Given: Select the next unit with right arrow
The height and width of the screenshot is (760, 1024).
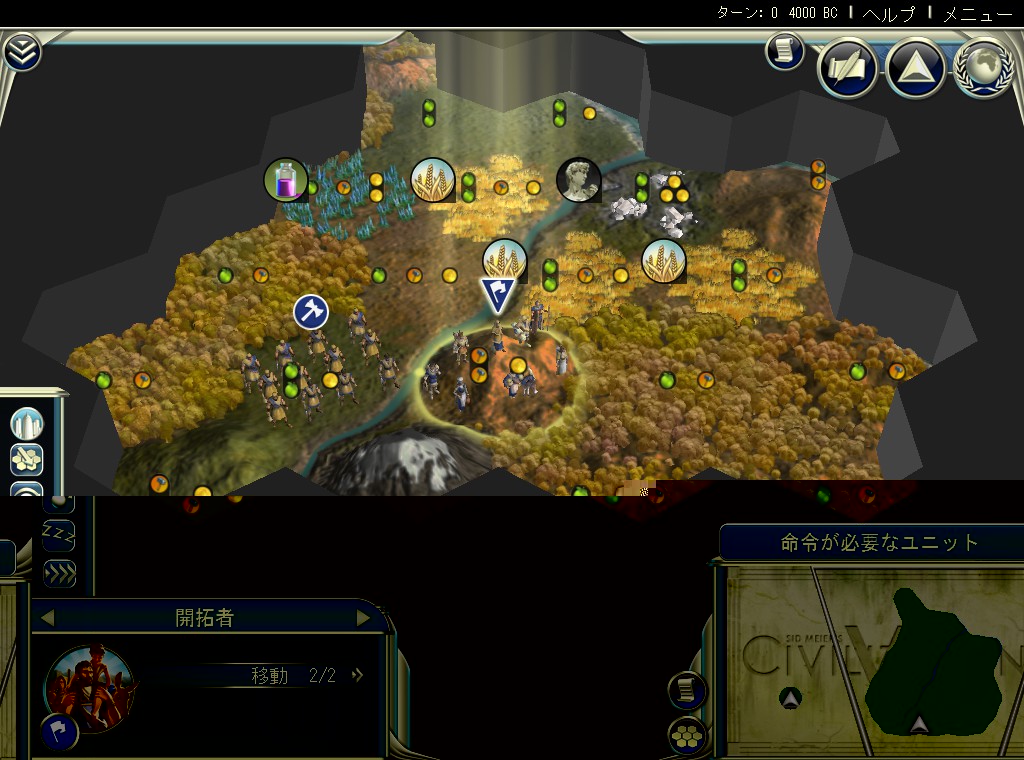Looking at the screenshot, I should click(364, 618).
